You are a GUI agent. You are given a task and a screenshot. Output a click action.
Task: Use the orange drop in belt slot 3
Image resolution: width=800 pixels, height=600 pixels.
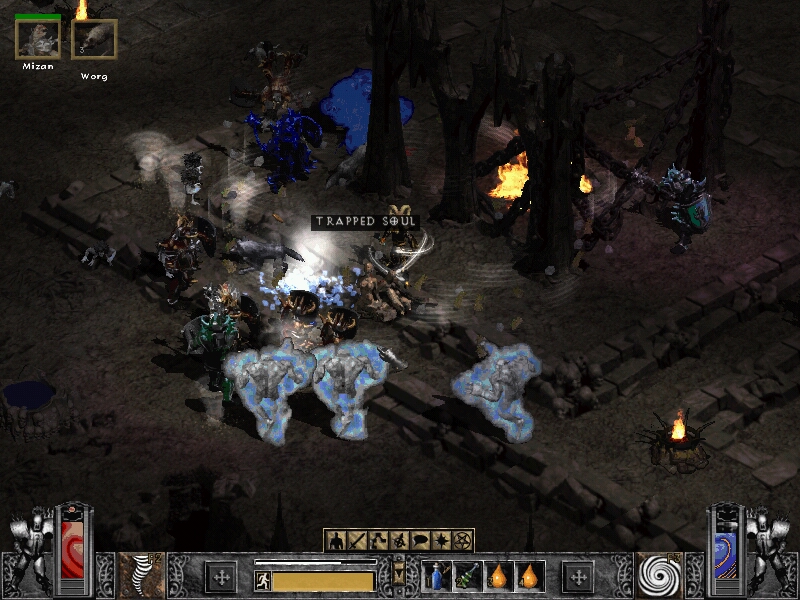point(497,576)
